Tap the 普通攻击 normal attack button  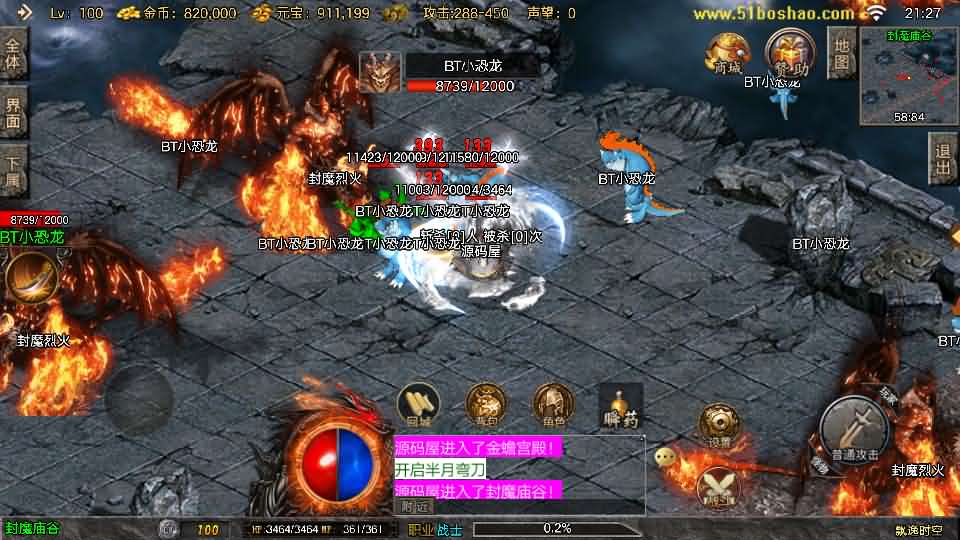(x=854, y=429)
